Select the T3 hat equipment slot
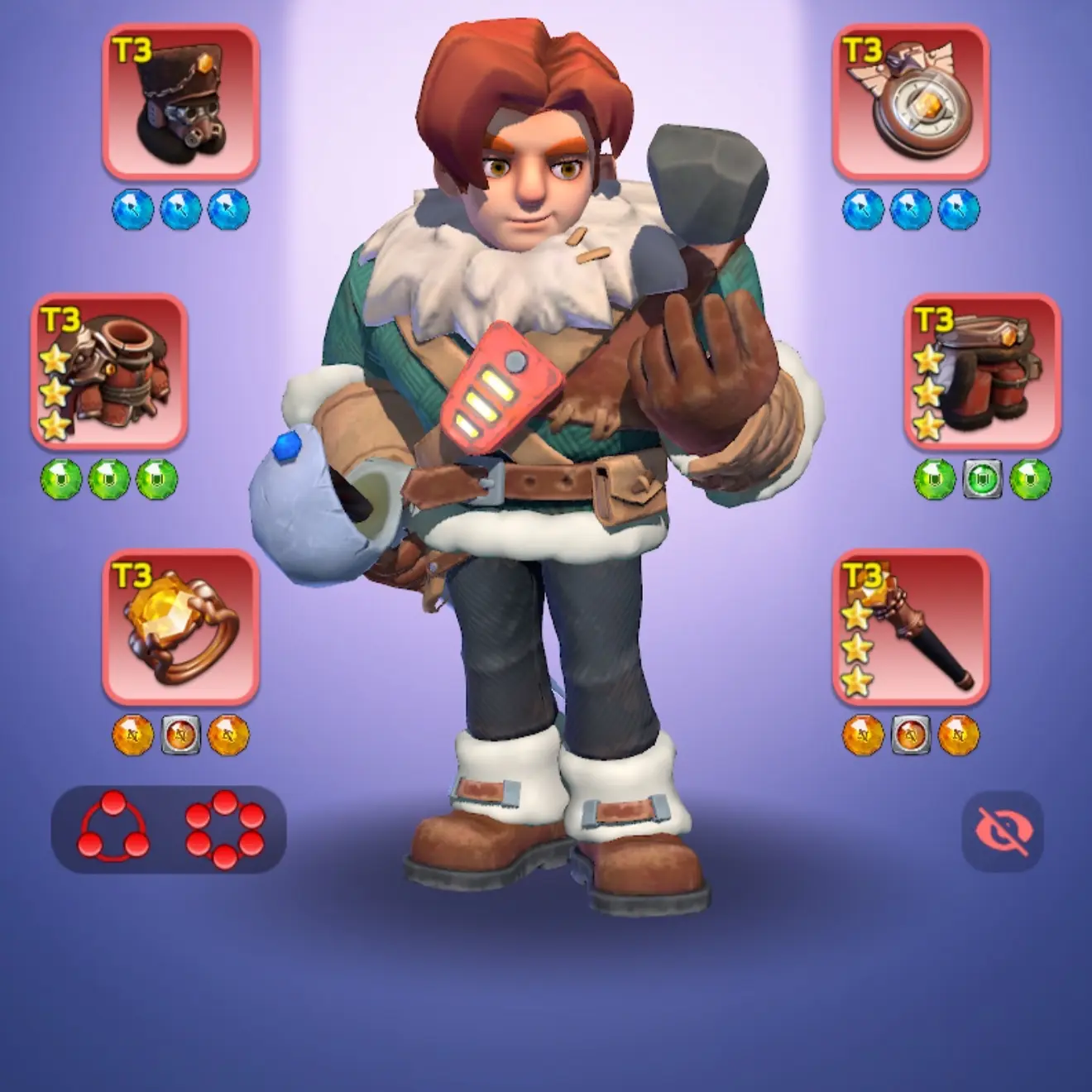Image resolution: width=1092 pixels, height=1092 pixels. coord(180,103)
